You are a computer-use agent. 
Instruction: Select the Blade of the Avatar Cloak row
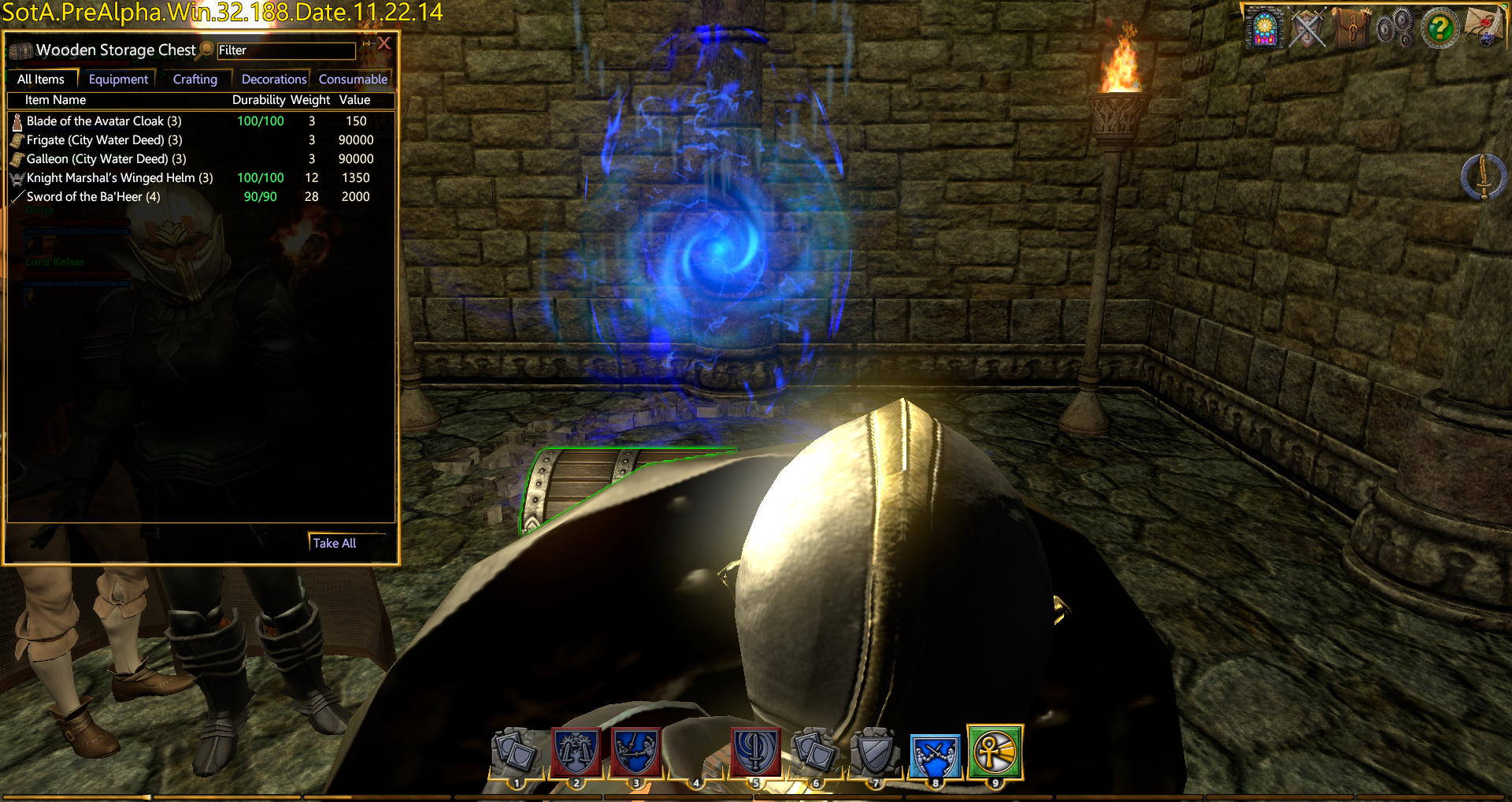point(104,121)
